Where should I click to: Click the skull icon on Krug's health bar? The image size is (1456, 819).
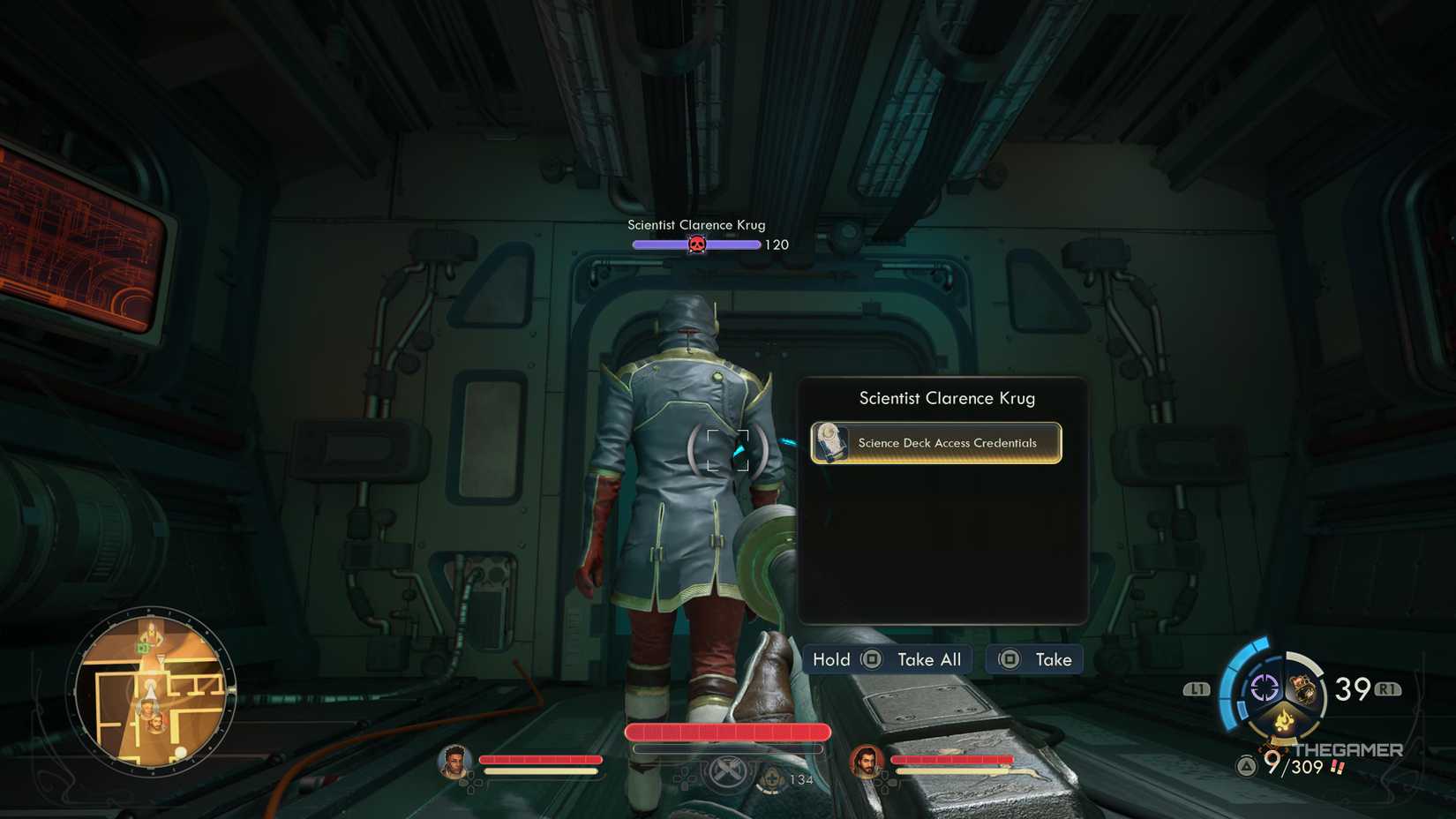coord(696,244)
